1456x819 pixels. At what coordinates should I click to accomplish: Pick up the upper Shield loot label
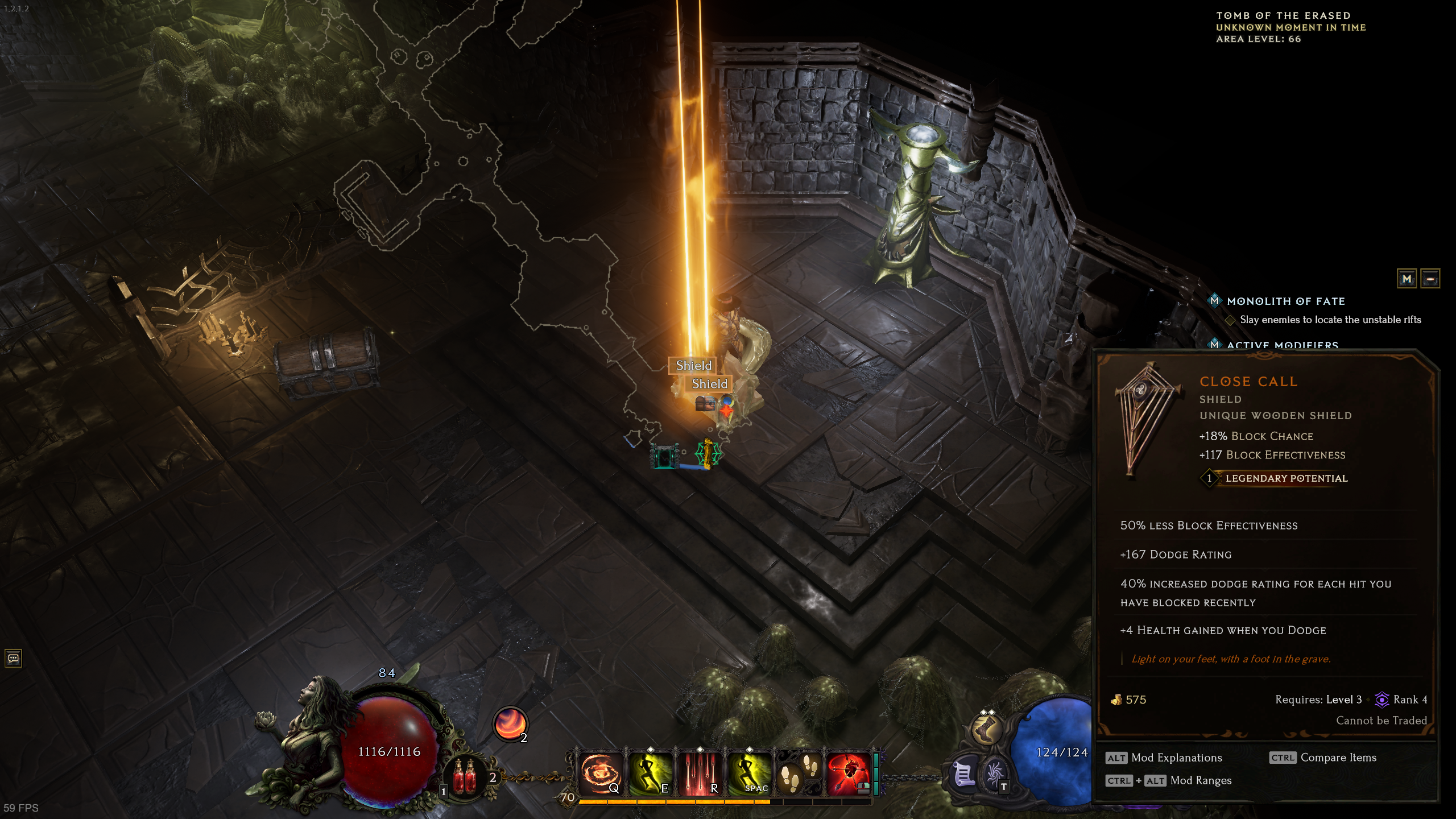[693, 365]
